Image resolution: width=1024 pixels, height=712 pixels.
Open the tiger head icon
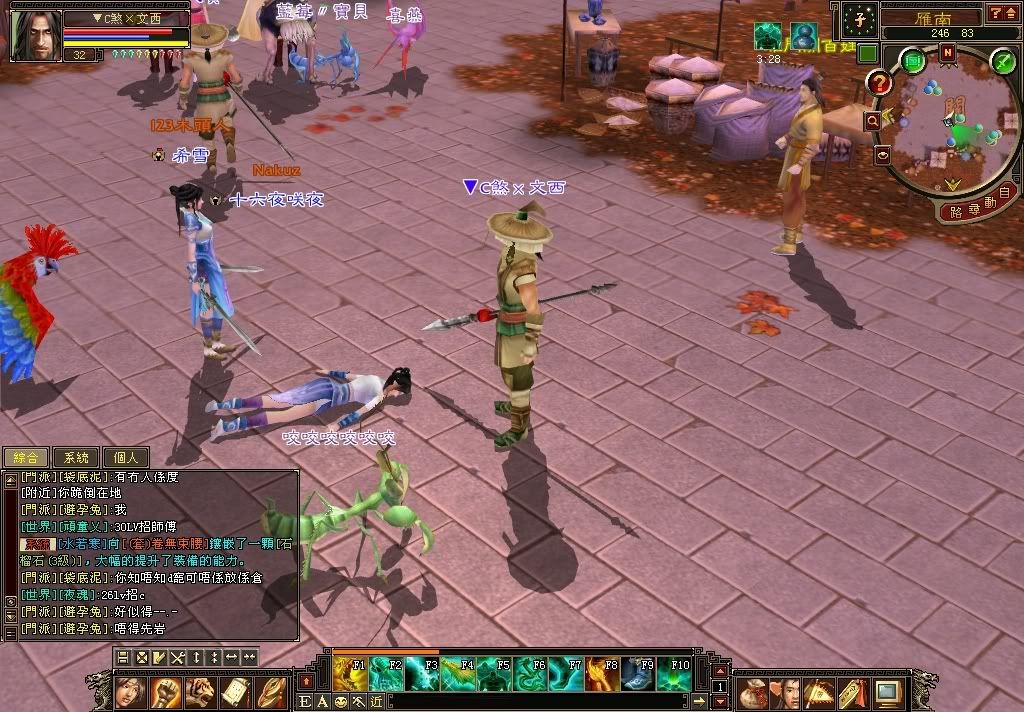tap(200, 691)
